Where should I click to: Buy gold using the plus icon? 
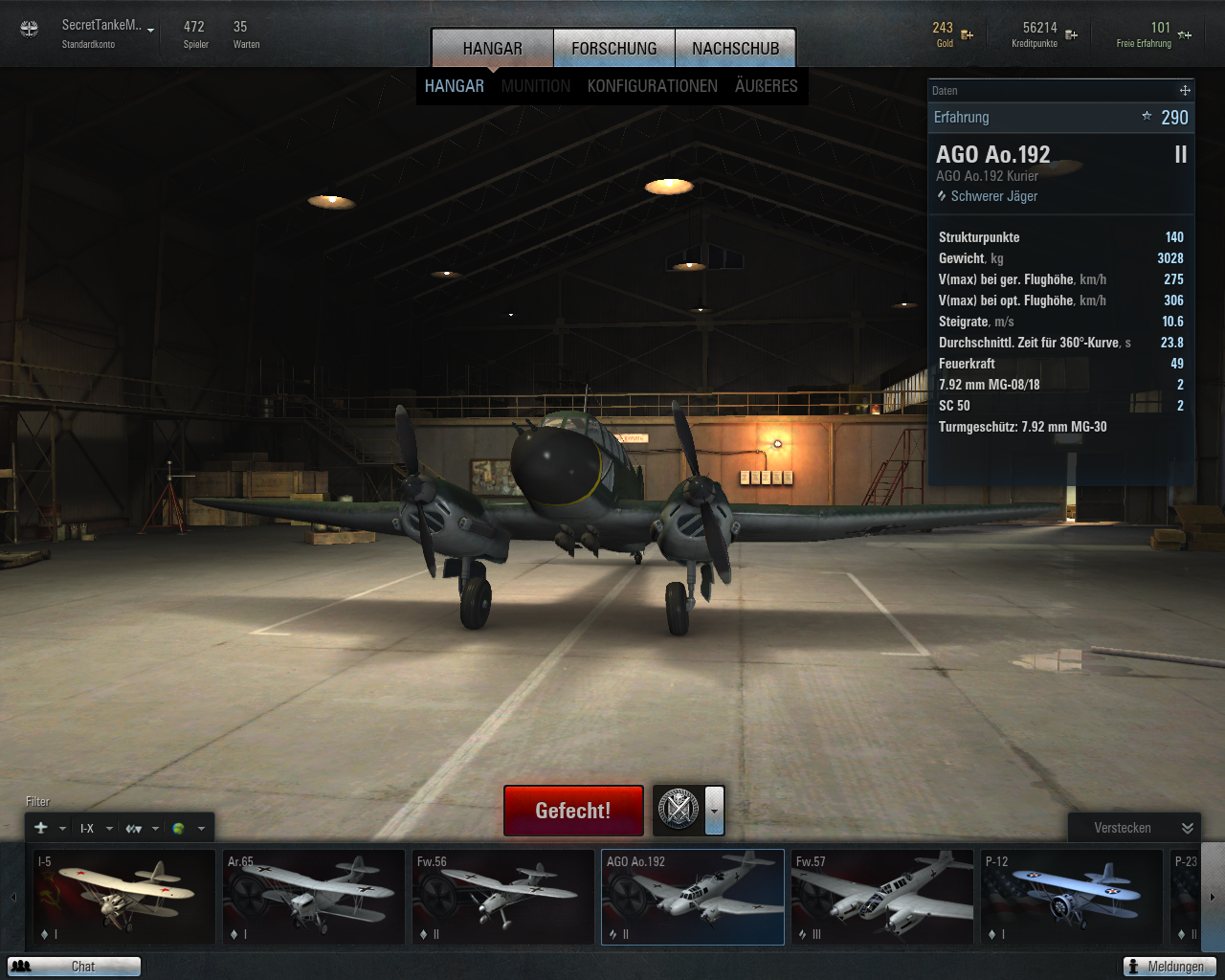coord(968,35)
